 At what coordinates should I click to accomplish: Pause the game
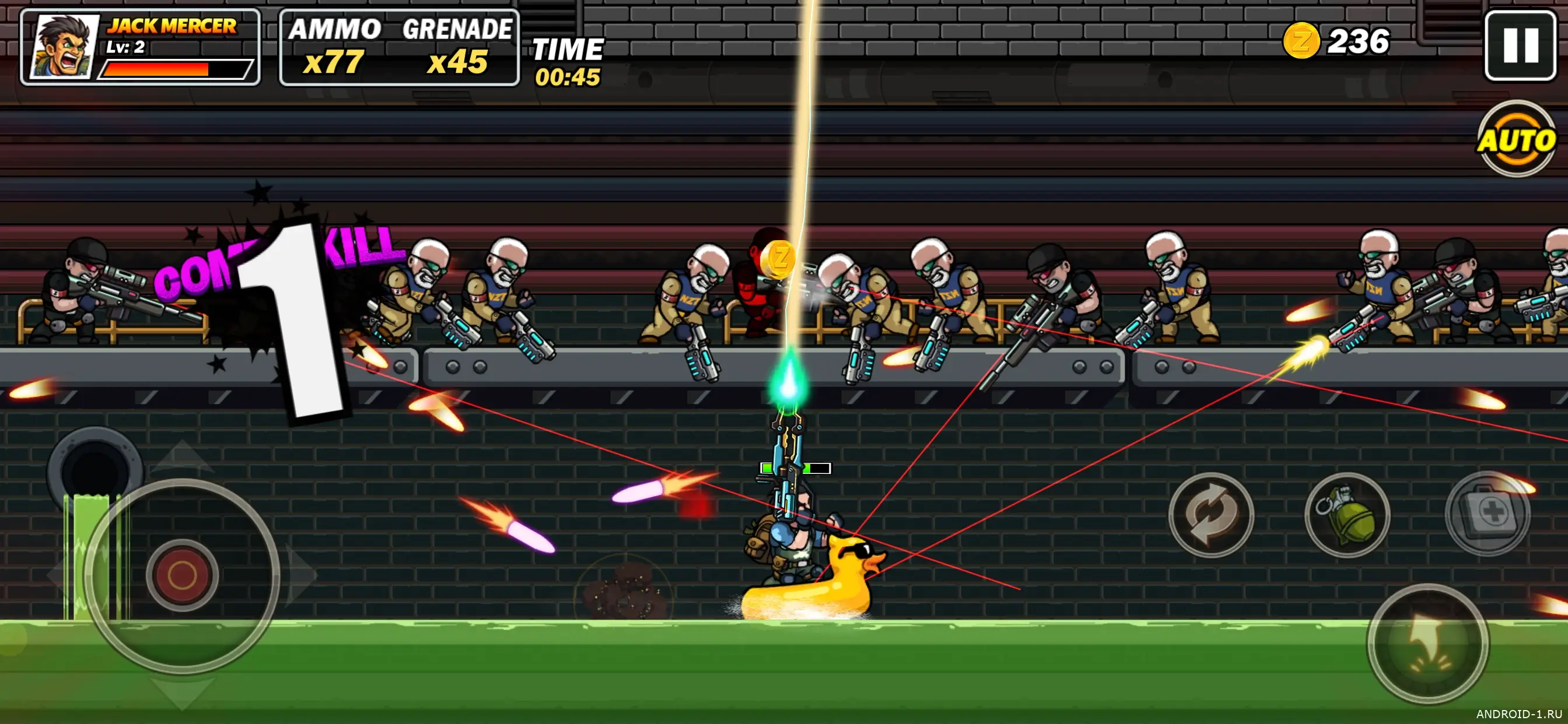[x=1520, y=45]
